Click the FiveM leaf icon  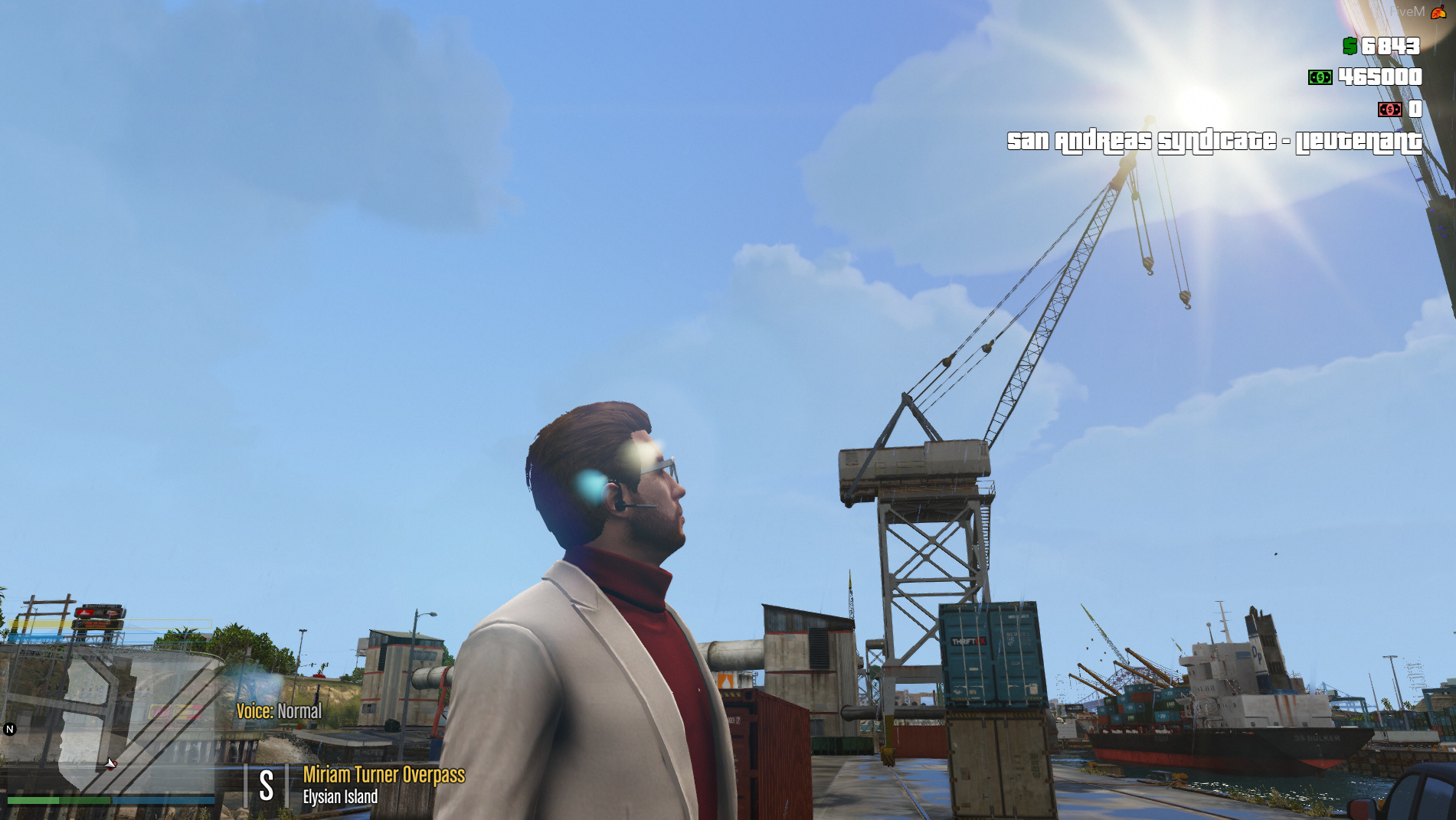1438,11
